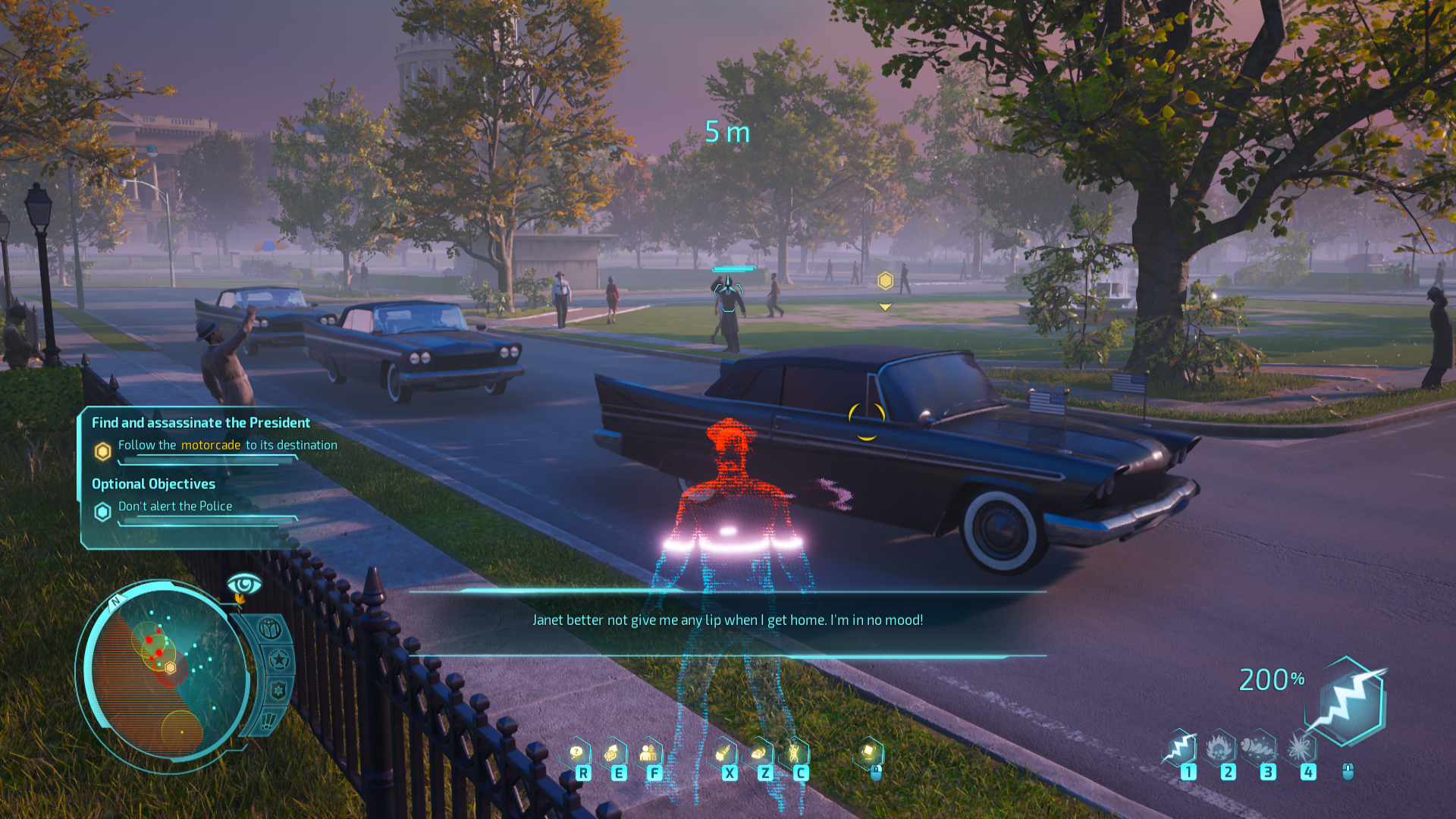The height and width of the screenshot is (819, 1456).
Task: Open the 'Follow the motorcade' objective
Action: click(x=227, y=445)
